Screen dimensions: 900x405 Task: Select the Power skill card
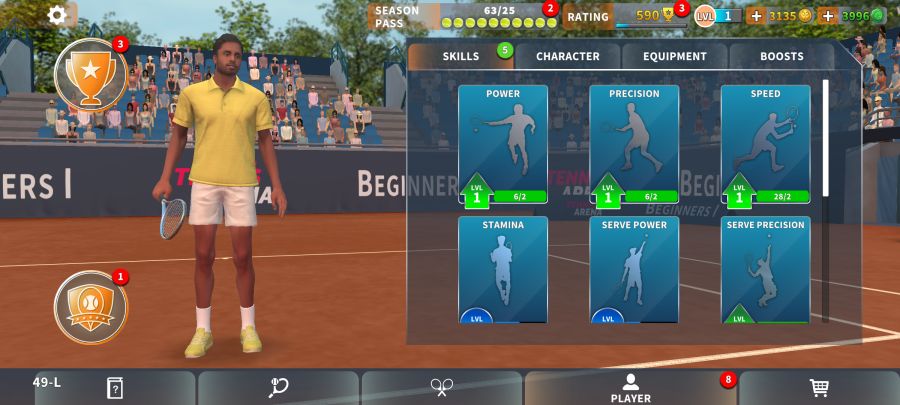pos(503,145)
